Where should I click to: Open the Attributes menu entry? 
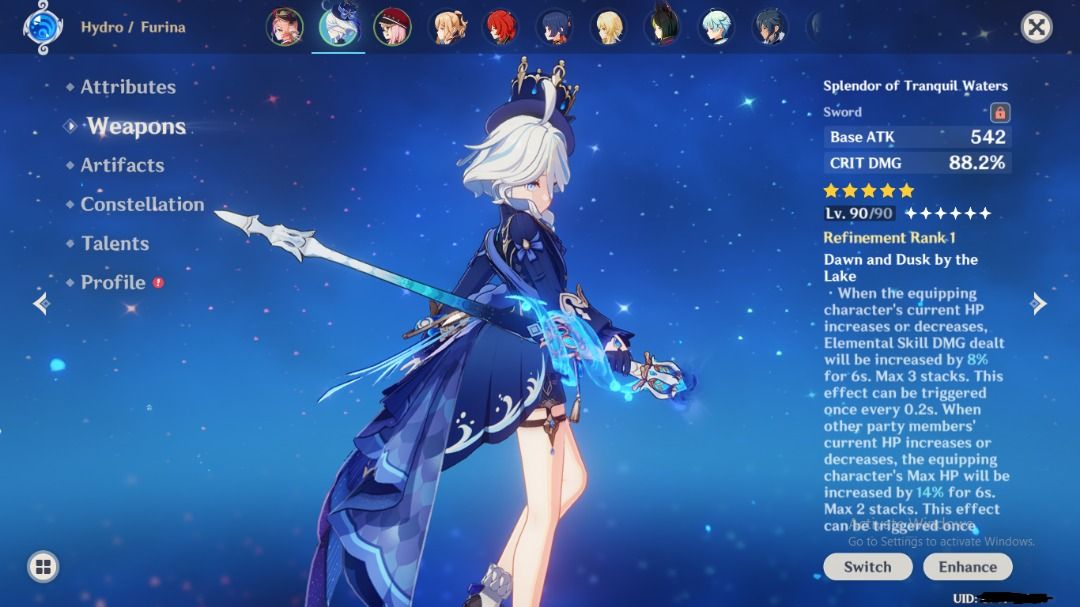tap(127, 87)
